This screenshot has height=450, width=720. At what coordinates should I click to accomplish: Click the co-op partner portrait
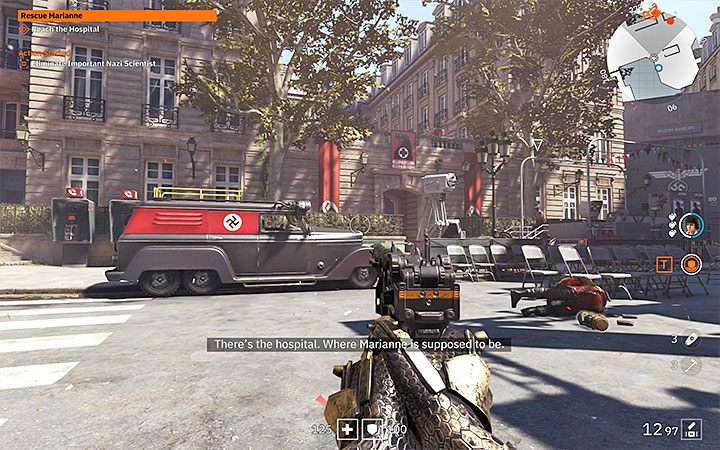coord(690,225)
